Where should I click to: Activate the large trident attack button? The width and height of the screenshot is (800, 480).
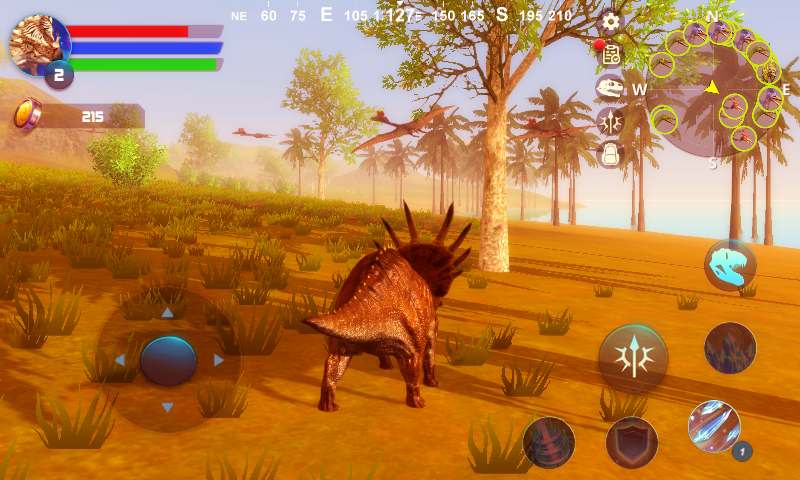point(633,357)
